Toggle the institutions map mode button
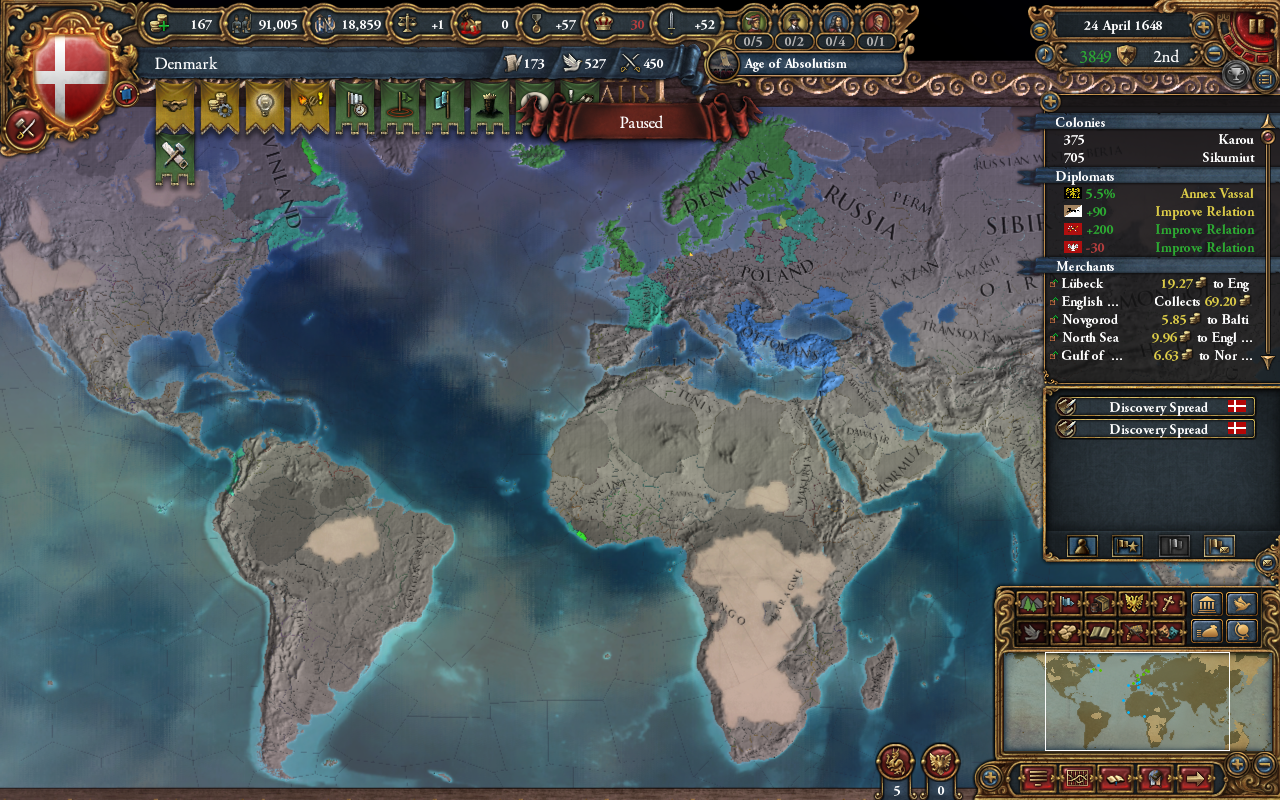The height and width of the screenshot is (800, 1280). [1208, 604]
